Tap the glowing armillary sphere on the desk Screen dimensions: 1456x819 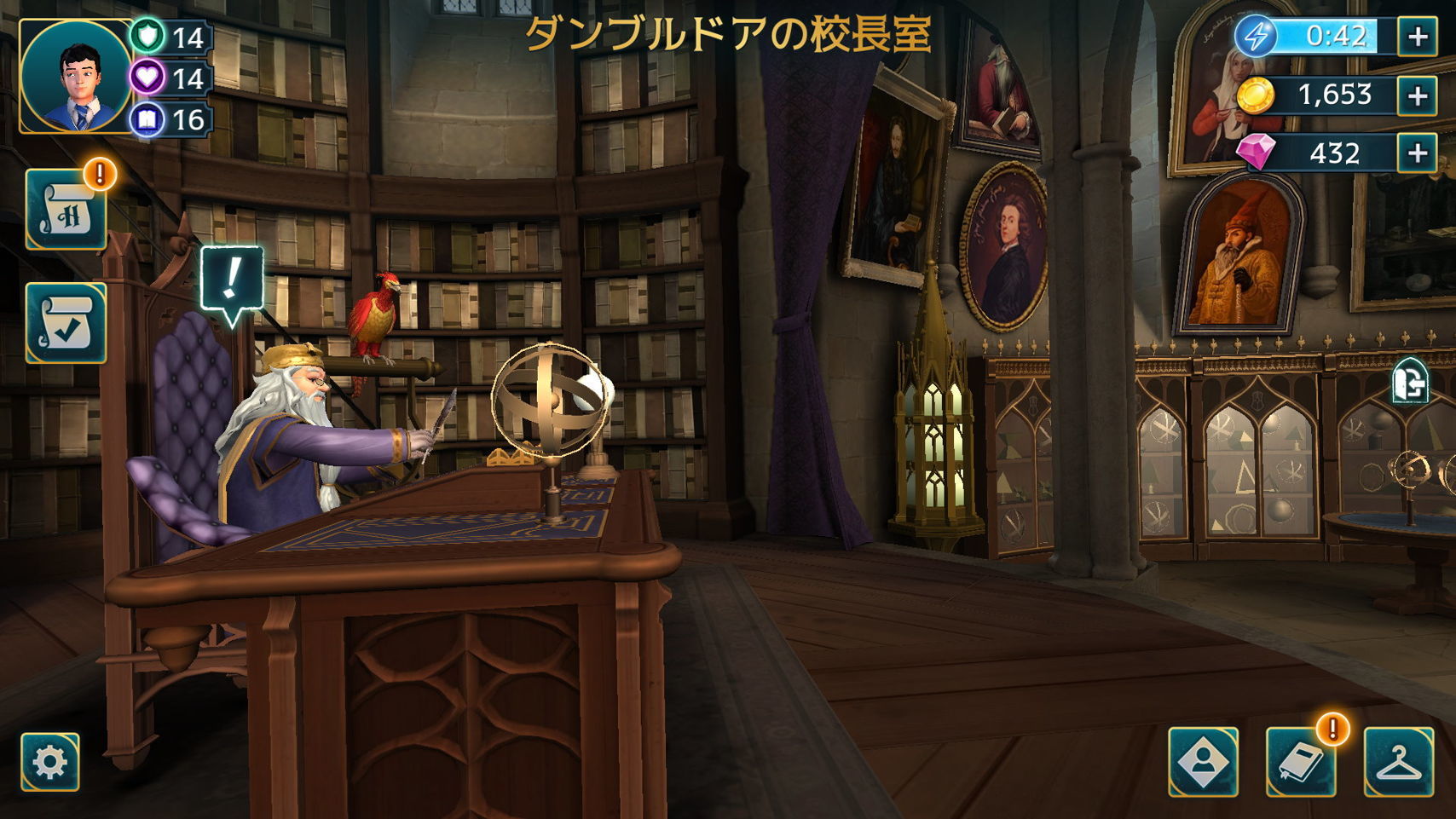553,401
